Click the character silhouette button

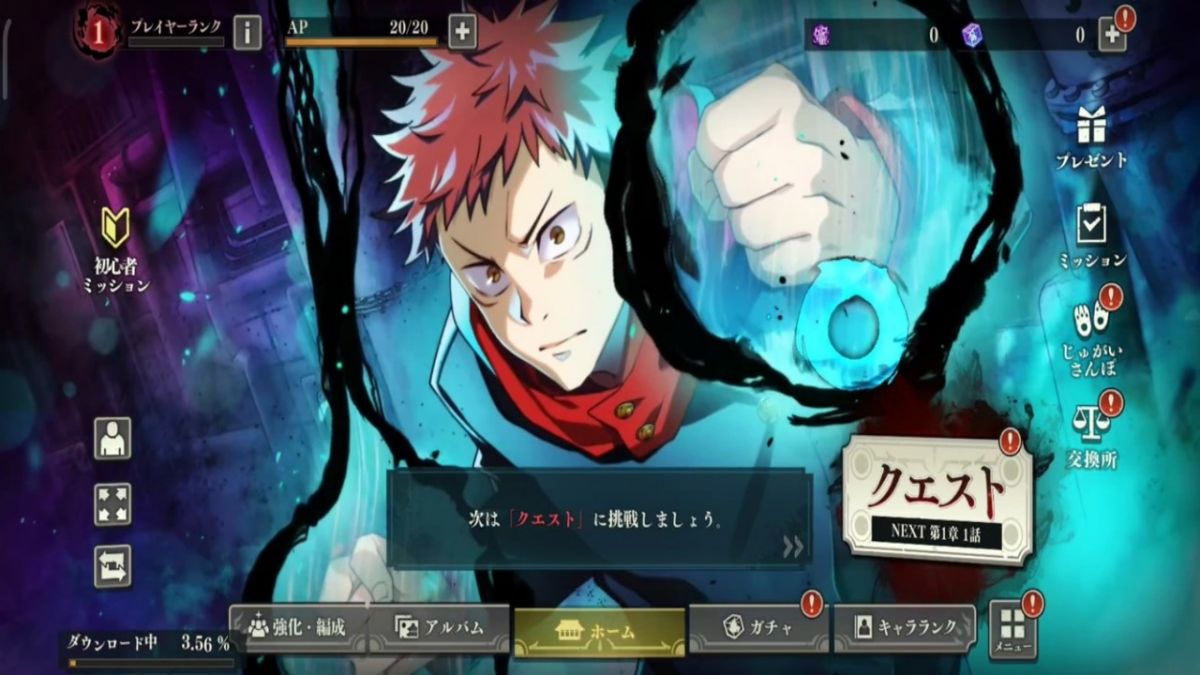112,438
